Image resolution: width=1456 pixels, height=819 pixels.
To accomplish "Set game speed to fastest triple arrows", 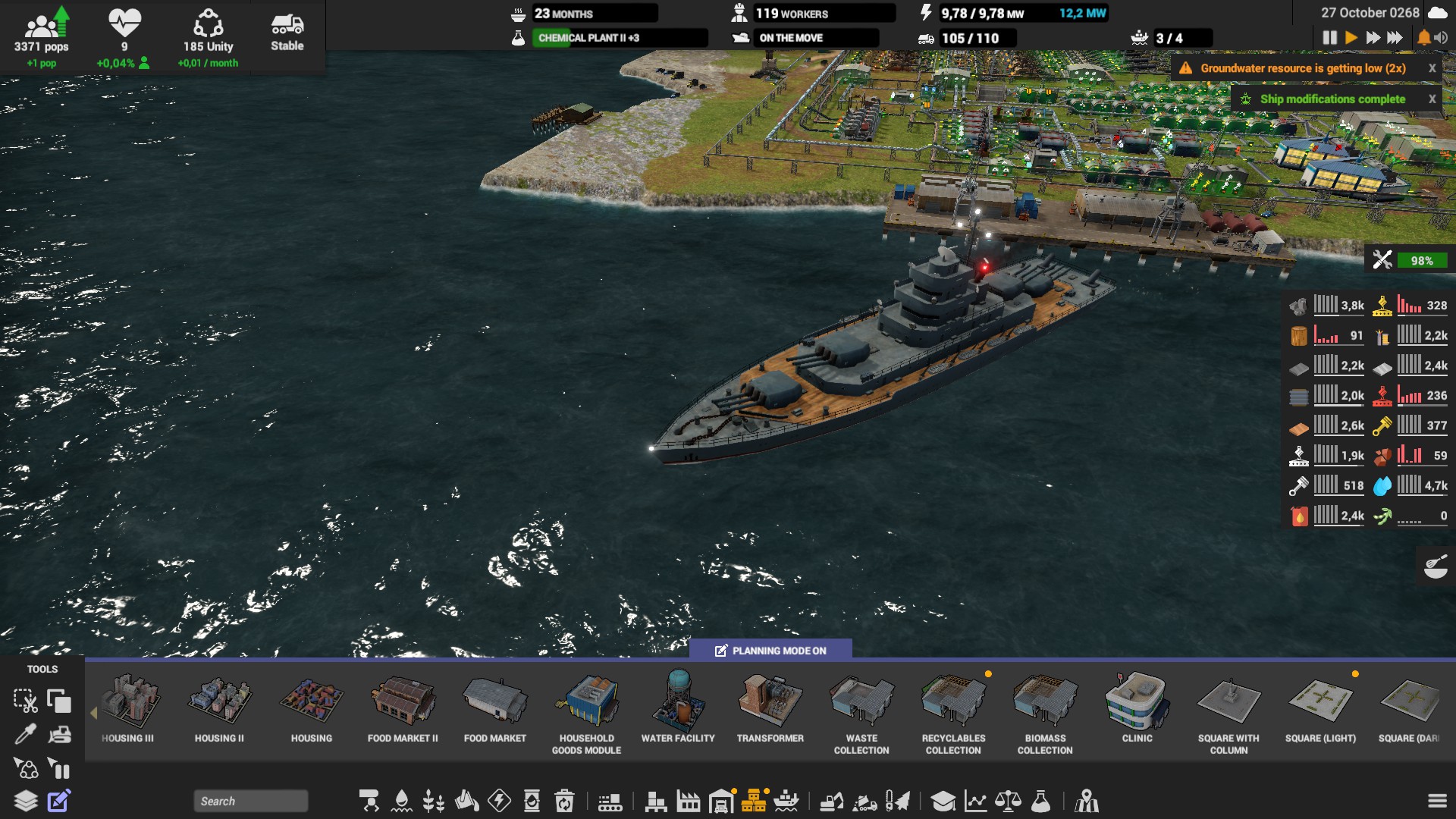I will [x=1395, y=37].
